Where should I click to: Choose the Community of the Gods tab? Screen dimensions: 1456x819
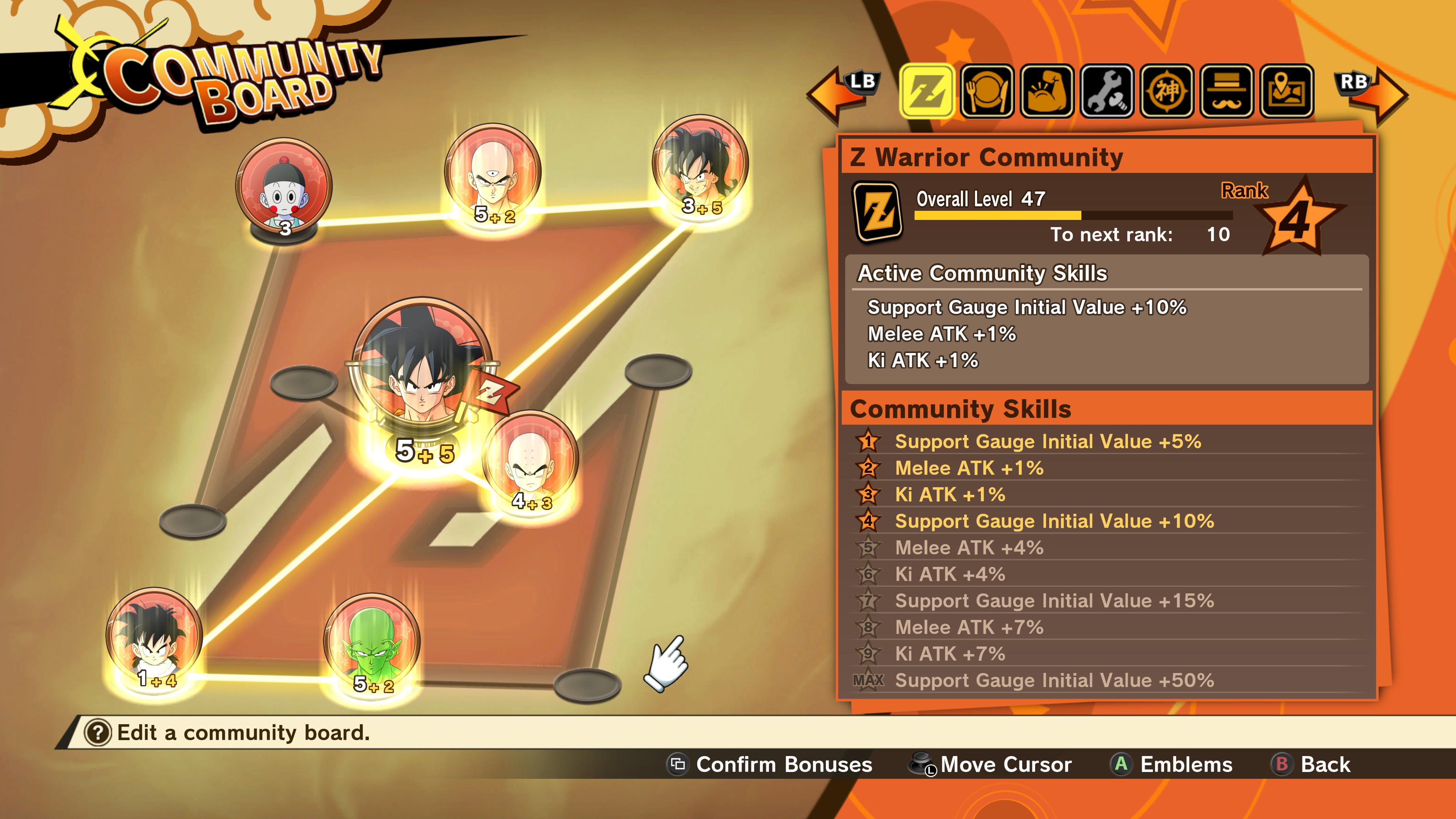[1167, 91]
